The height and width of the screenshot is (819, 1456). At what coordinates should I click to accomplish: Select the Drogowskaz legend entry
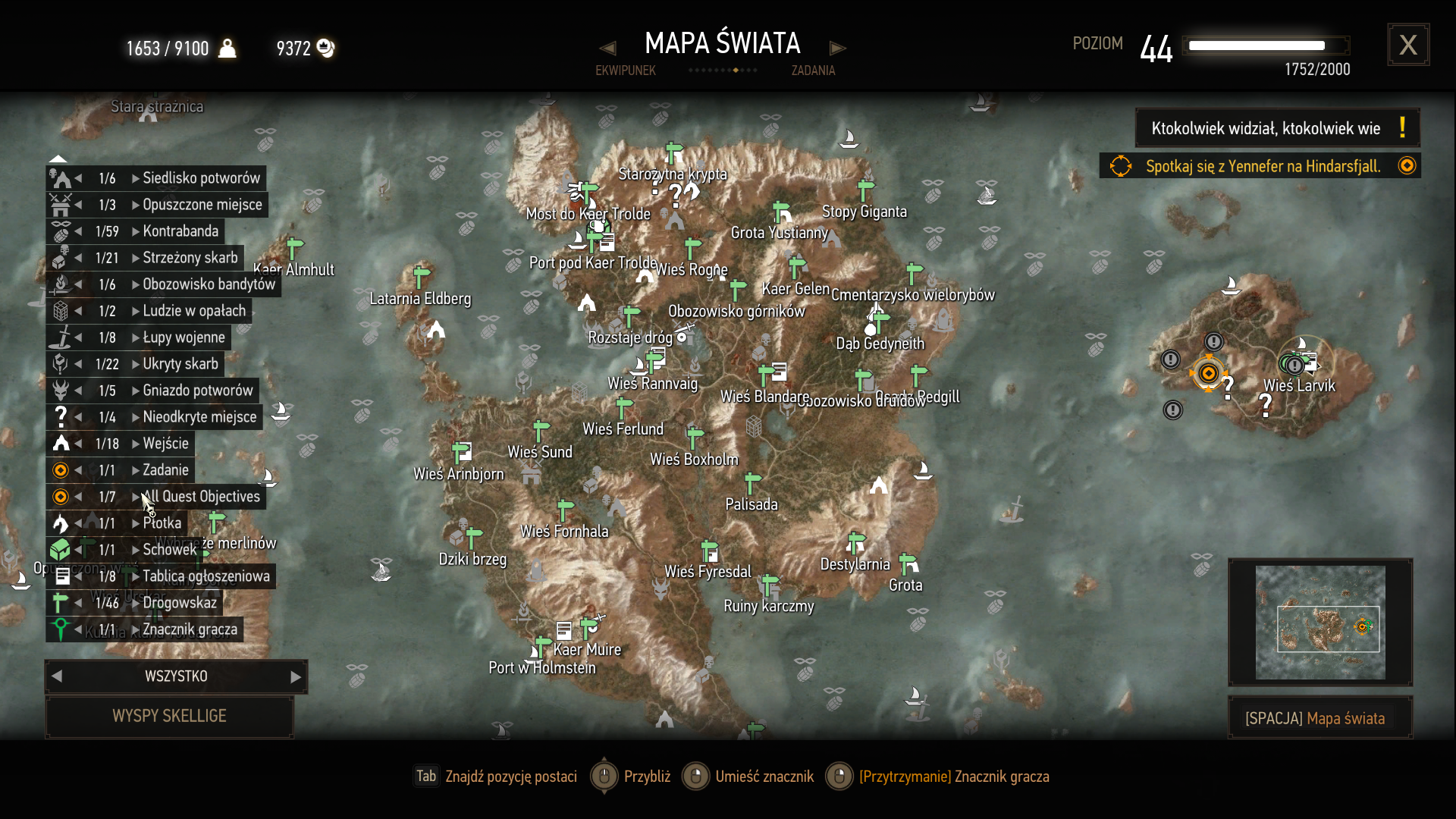[180, 603]
